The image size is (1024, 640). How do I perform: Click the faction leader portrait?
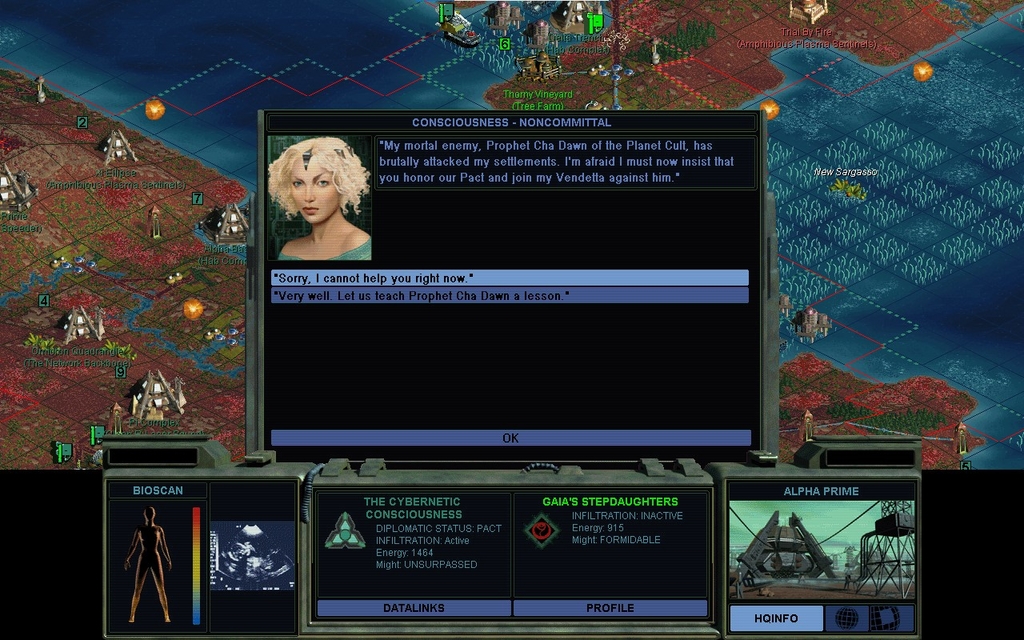pos(319,198)
